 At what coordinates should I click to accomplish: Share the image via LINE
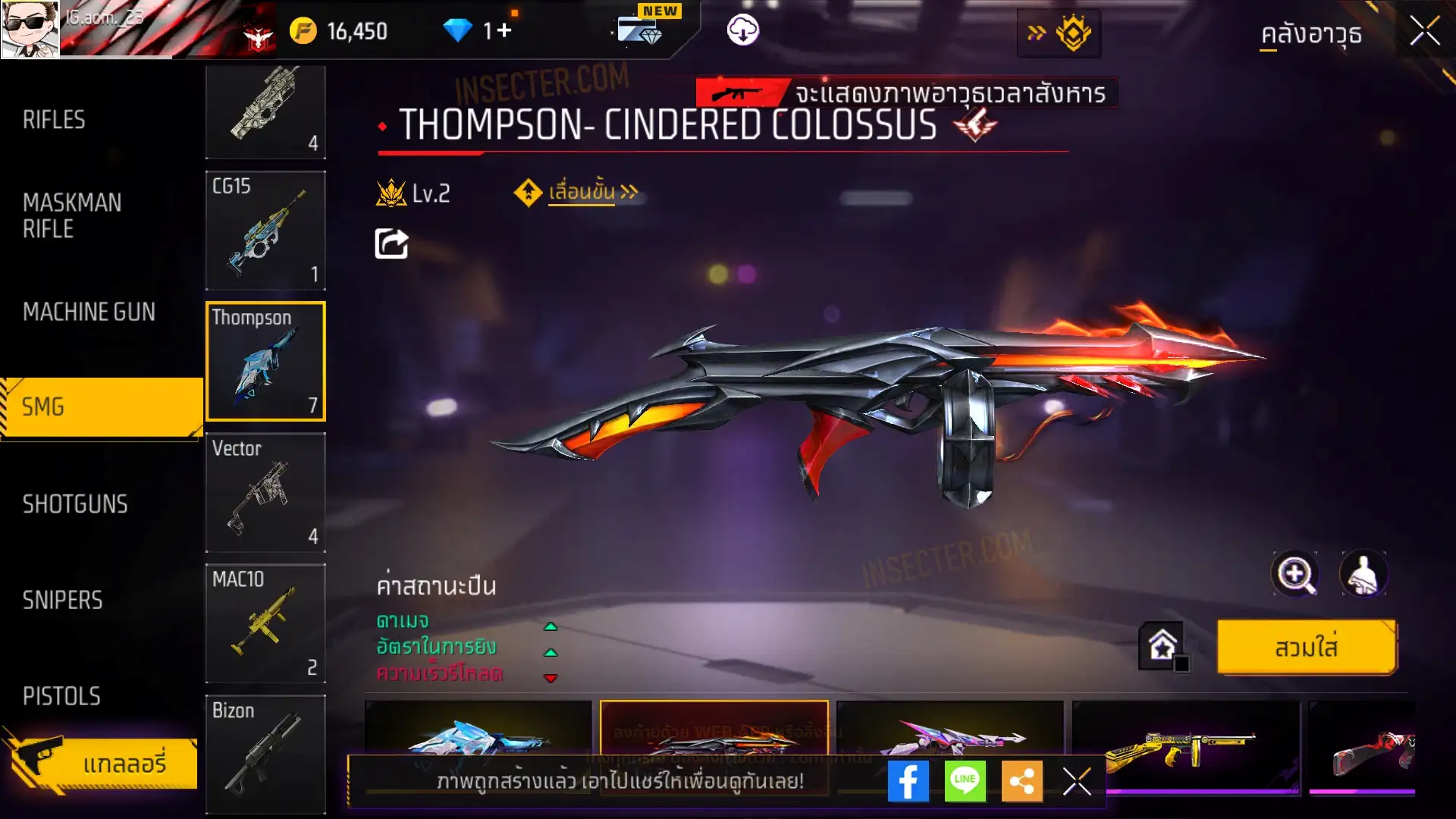pos(965,781)
